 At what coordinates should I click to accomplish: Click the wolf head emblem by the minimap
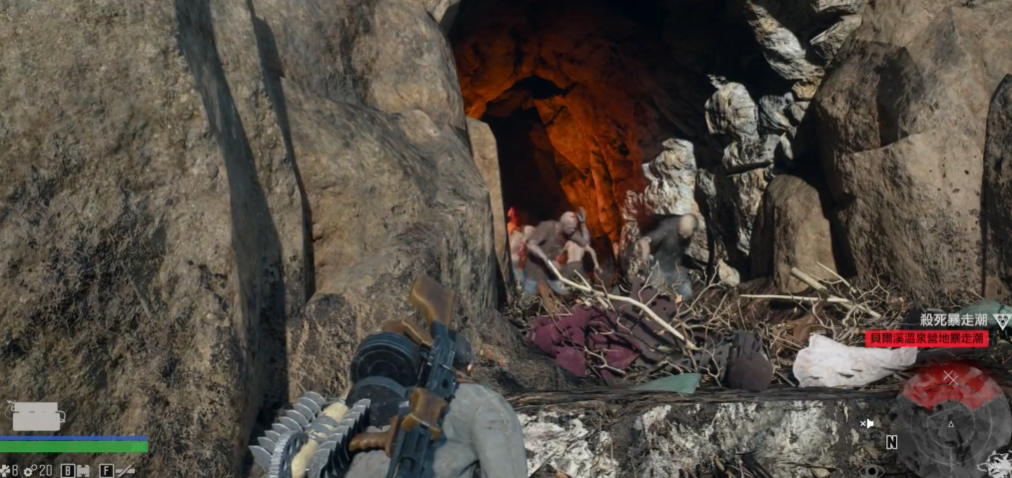(998, 463)
